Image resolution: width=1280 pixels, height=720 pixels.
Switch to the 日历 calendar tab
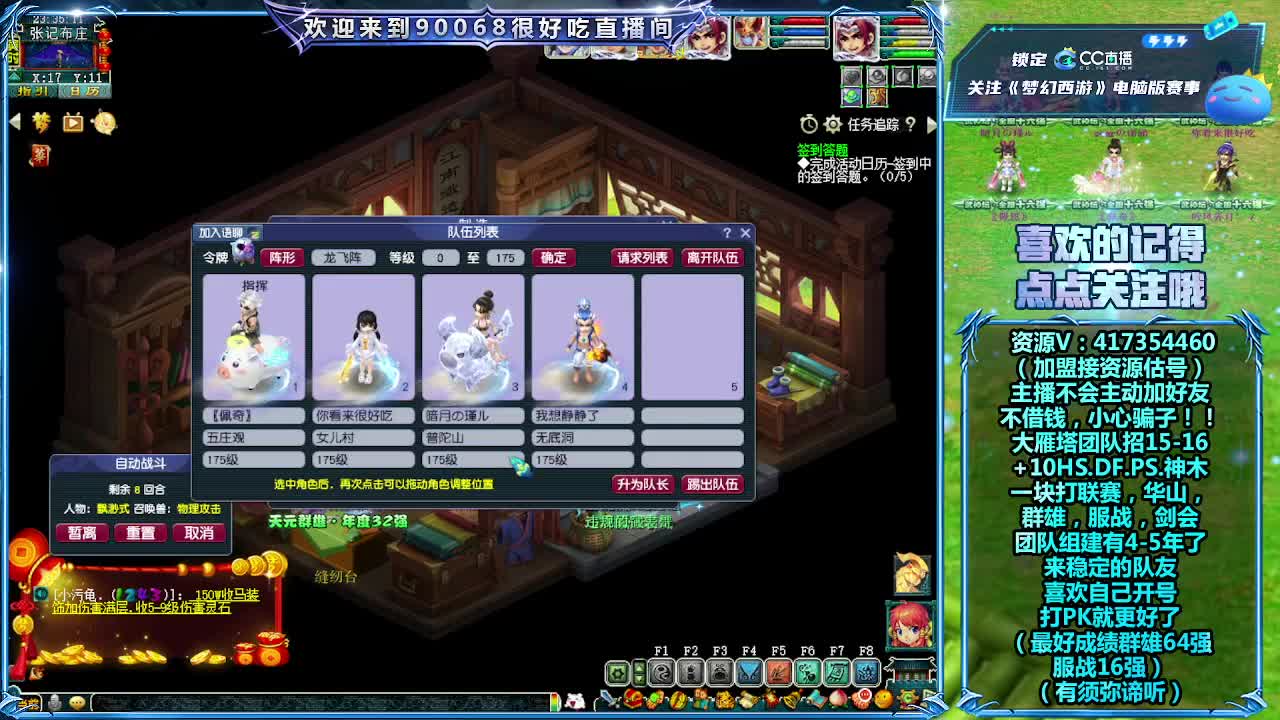point(84,91)
